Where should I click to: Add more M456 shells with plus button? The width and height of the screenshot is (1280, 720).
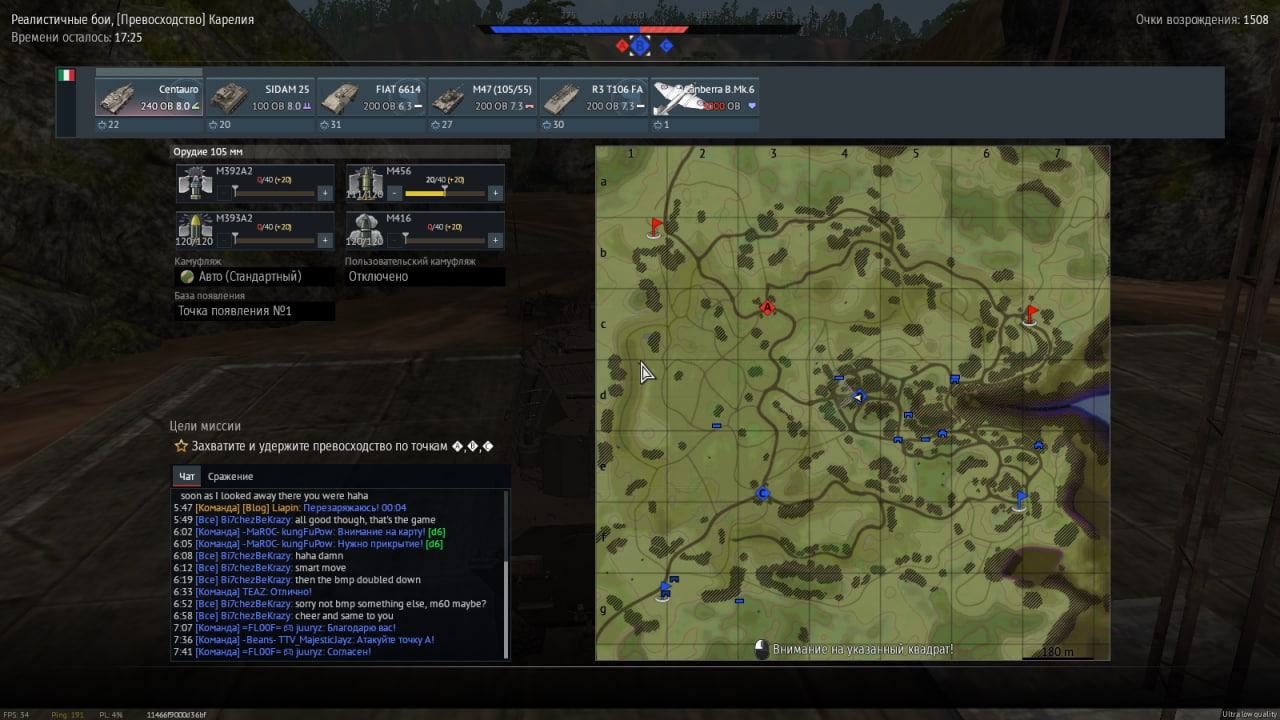pos(494,193)
